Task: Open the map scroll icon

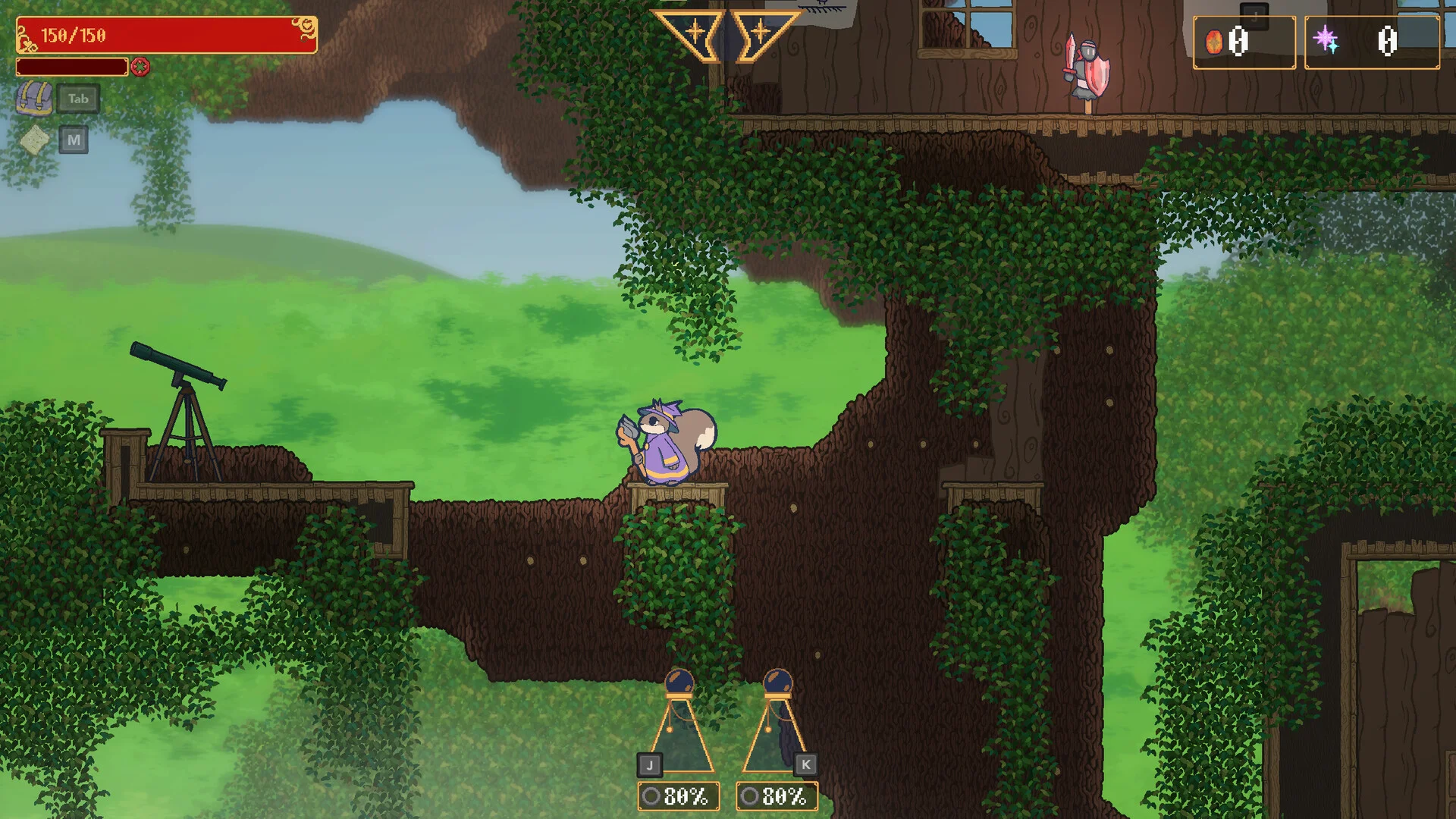Action: pos(35,140)
